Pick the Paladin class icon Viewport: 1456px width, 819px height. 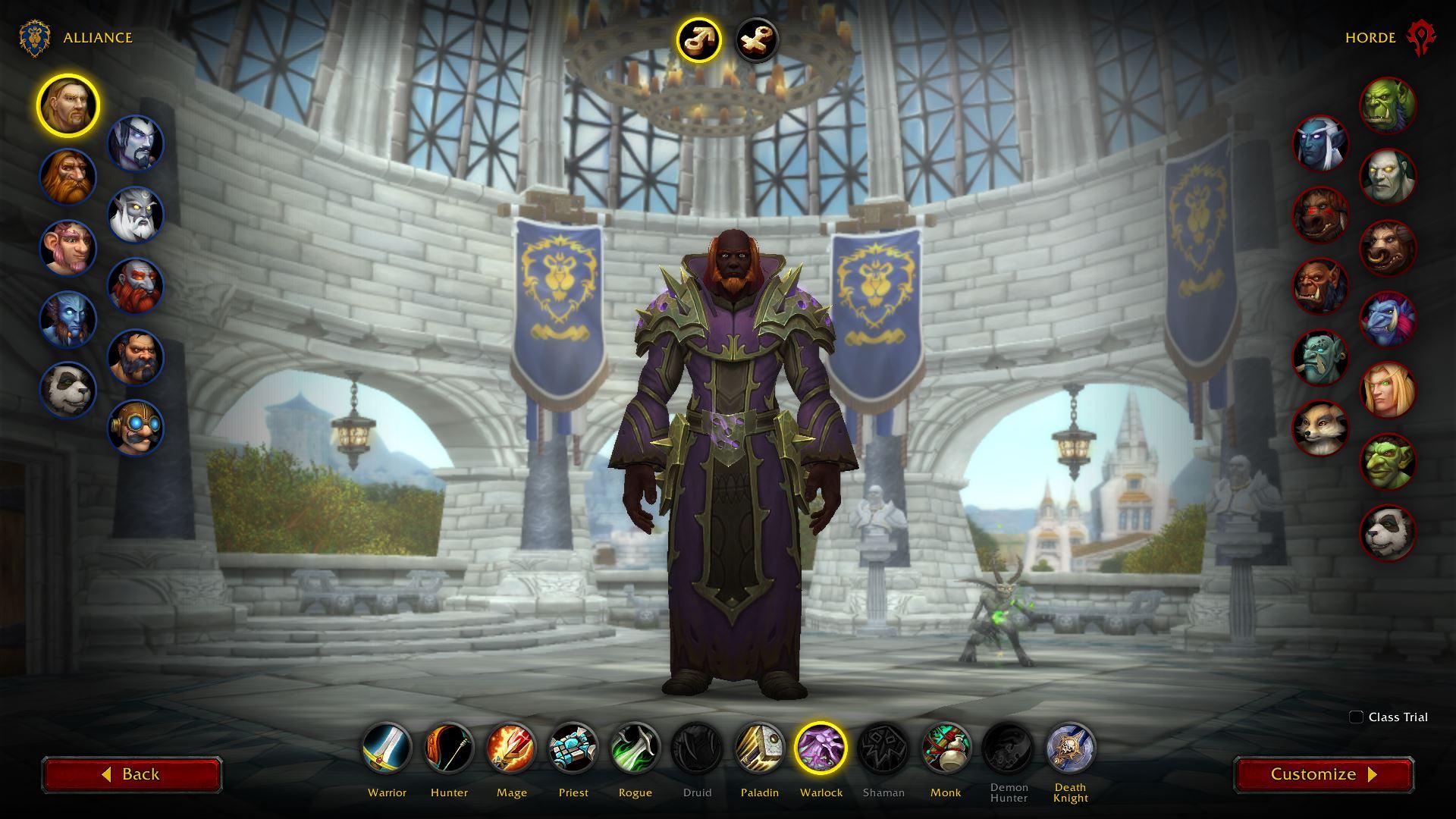click(759, 748)
